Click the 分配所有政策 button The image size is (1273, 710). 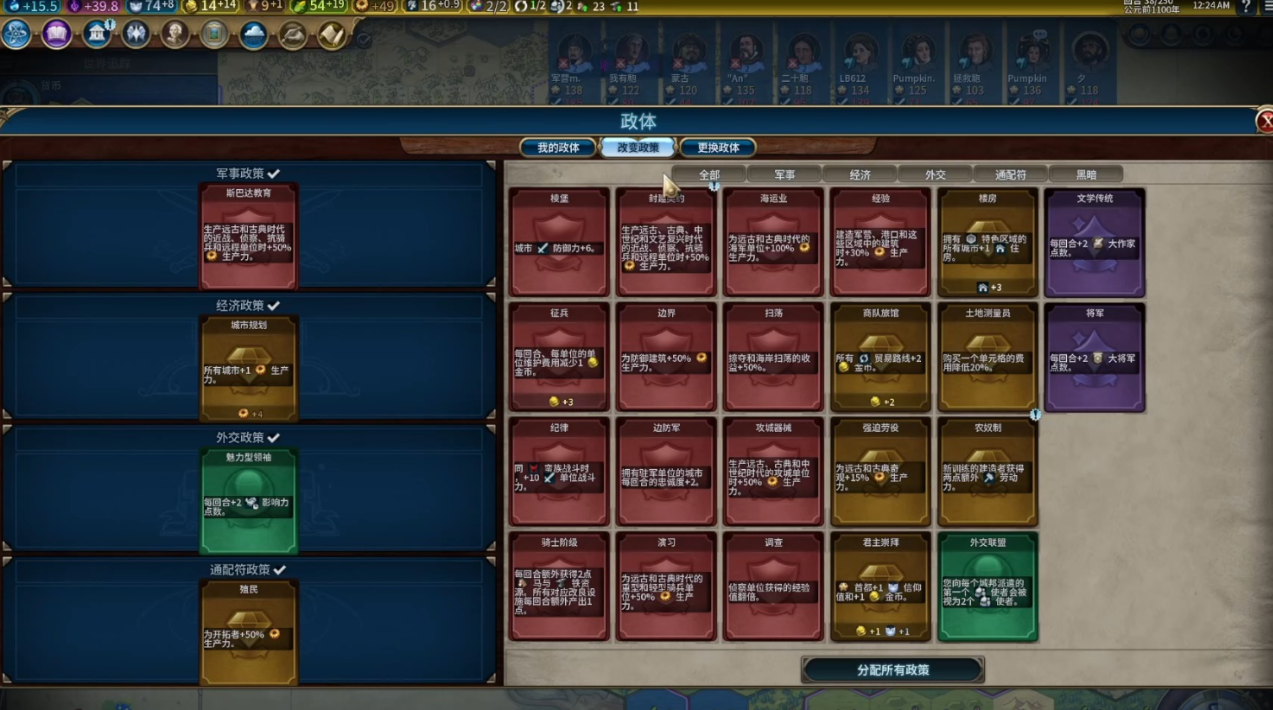coord(893,670)
